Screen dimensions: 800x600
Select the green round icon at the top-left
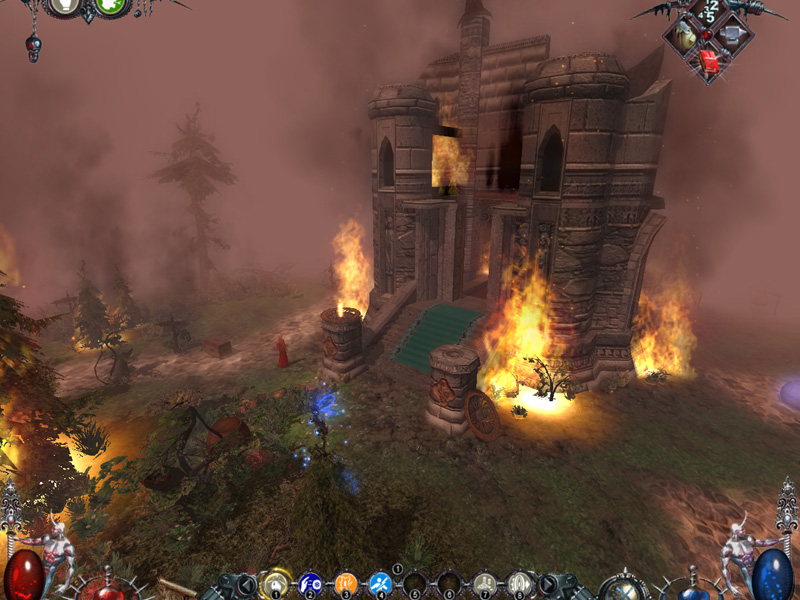110,5
